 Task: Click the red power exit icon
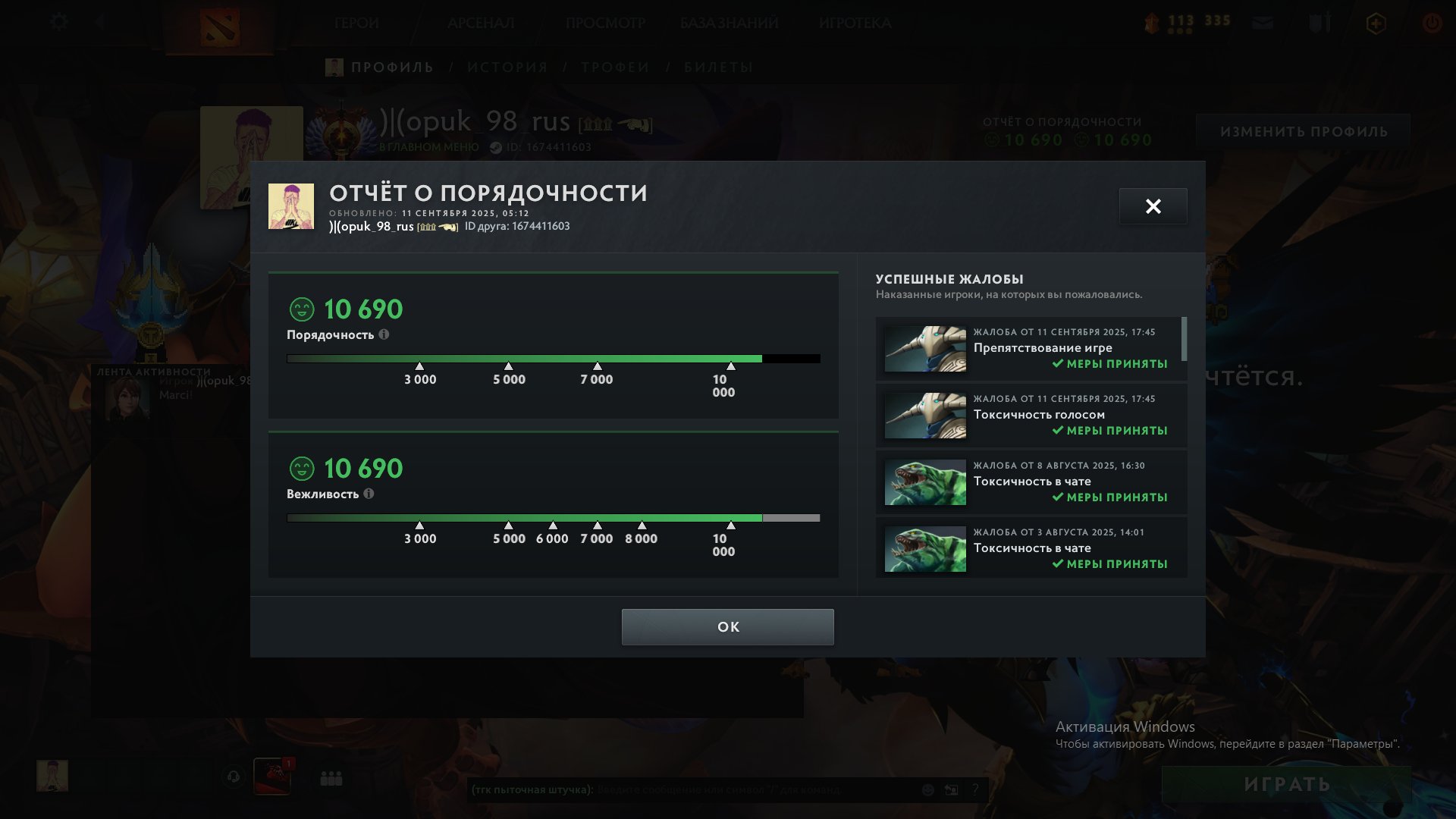click(1432, 23)
